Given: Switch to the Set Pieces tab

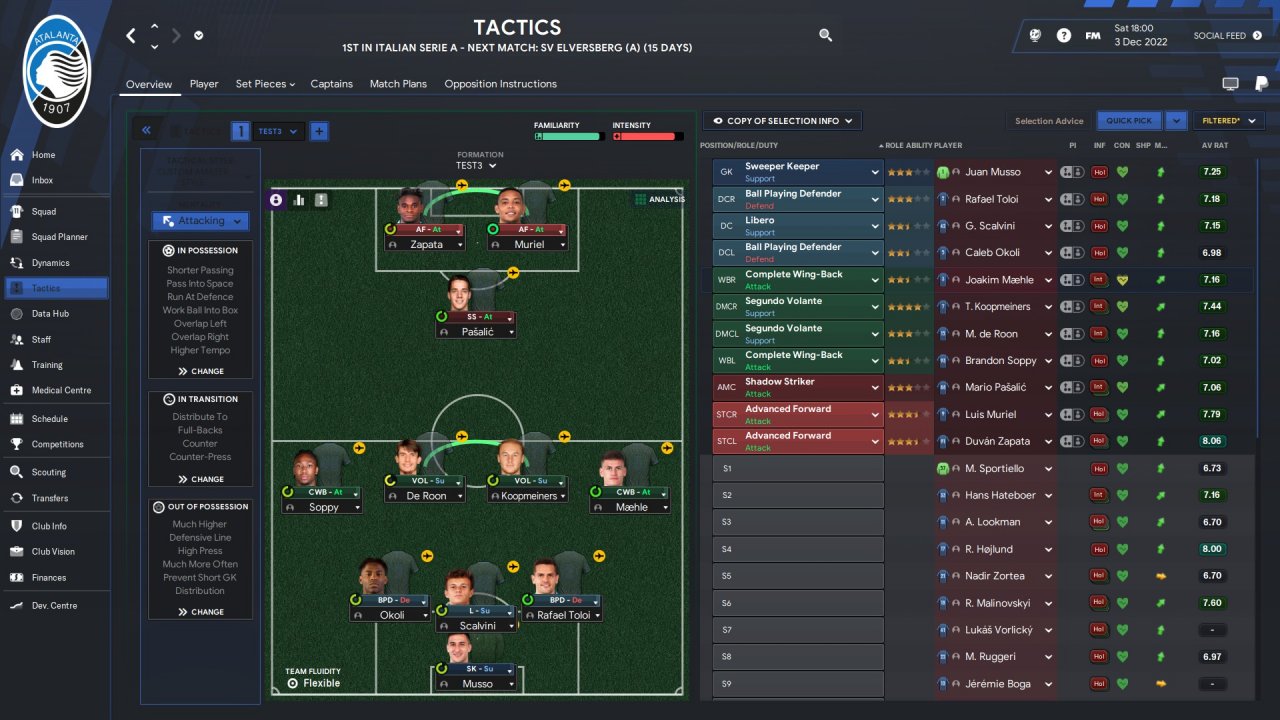Looking at the screenshot, I should pyautogui.click(x=265, y=84).
